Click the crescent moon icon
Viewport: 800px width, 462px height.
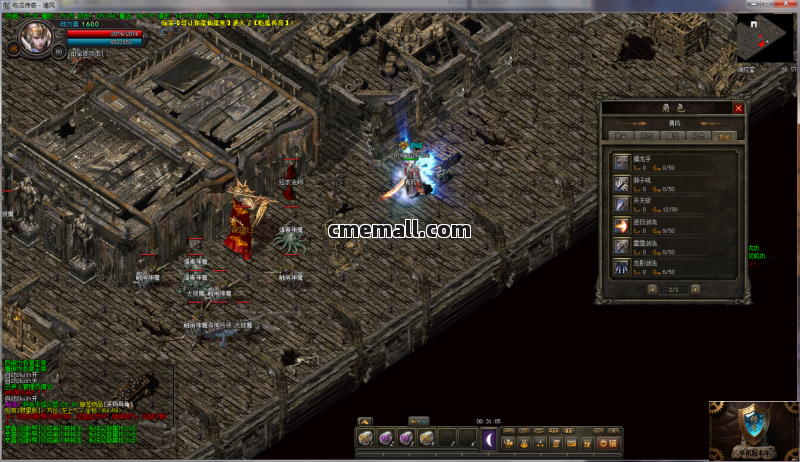pyautogui.click(x=489, y=438)
